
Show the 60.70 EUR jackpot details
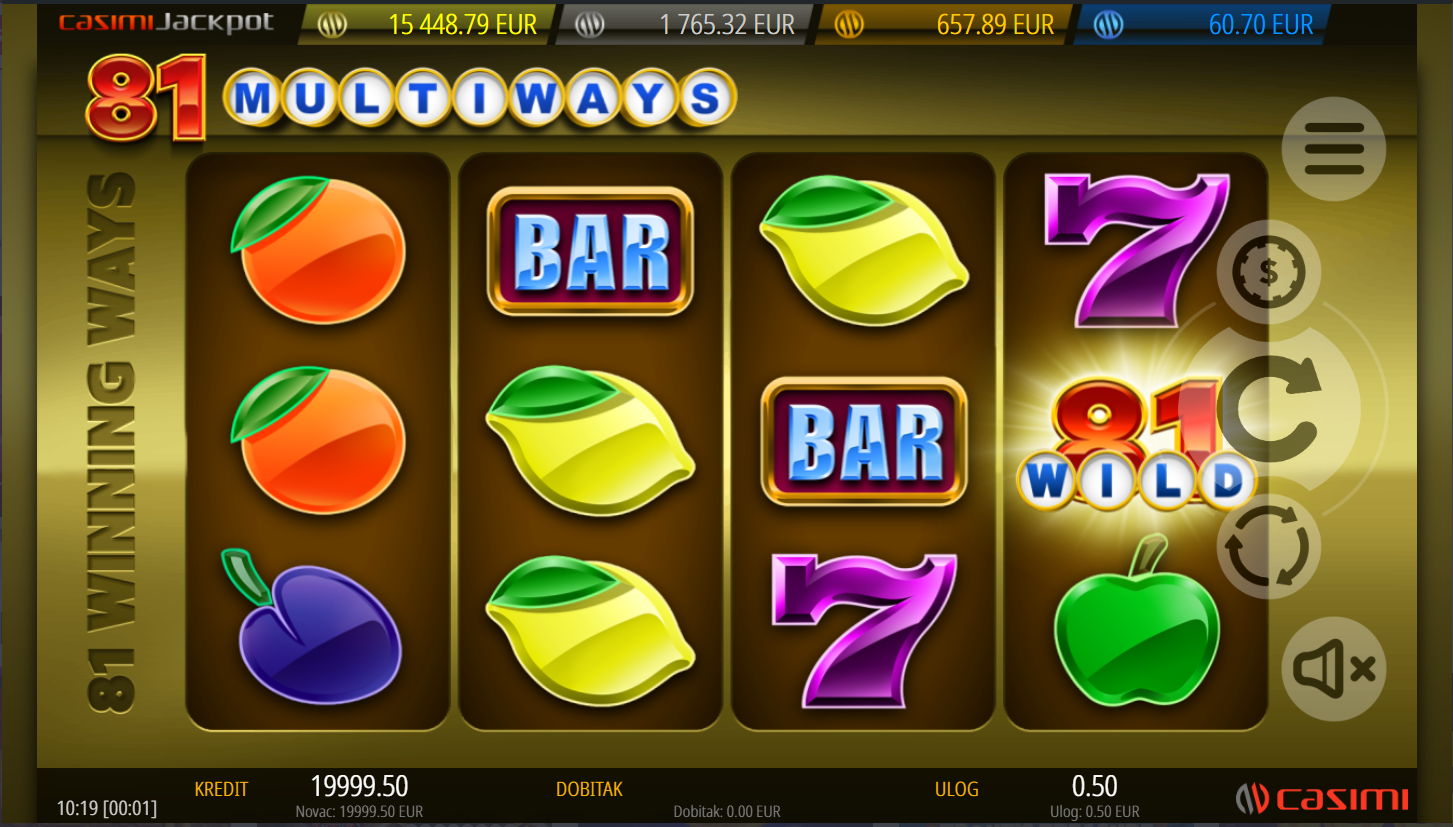(x=1205, y=25)
